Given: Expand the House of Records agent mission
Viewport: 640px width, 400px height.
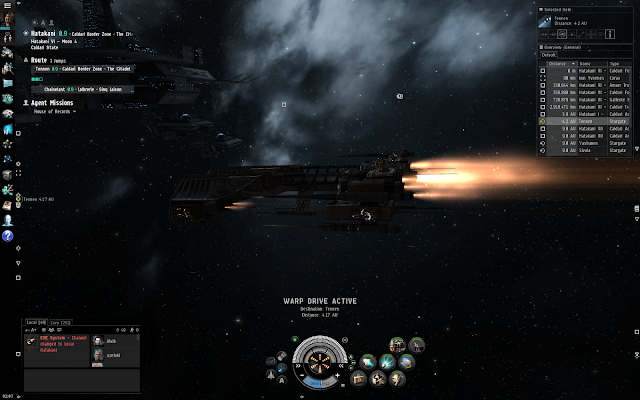Looking at the screenshot, I should pos(50,112).
